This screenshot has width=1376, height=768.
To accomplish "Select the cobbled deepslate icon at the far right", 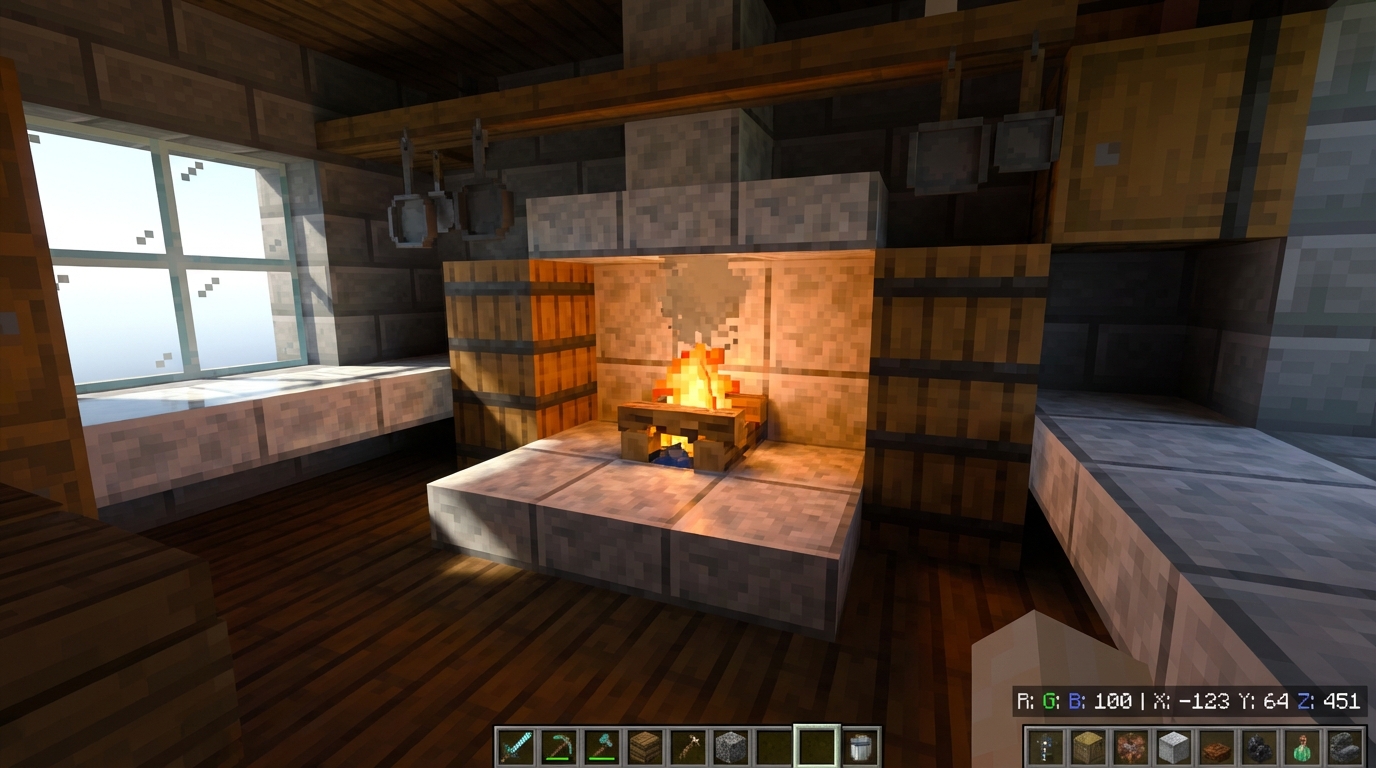I will pyautogui.click(x=1345, y=745).
